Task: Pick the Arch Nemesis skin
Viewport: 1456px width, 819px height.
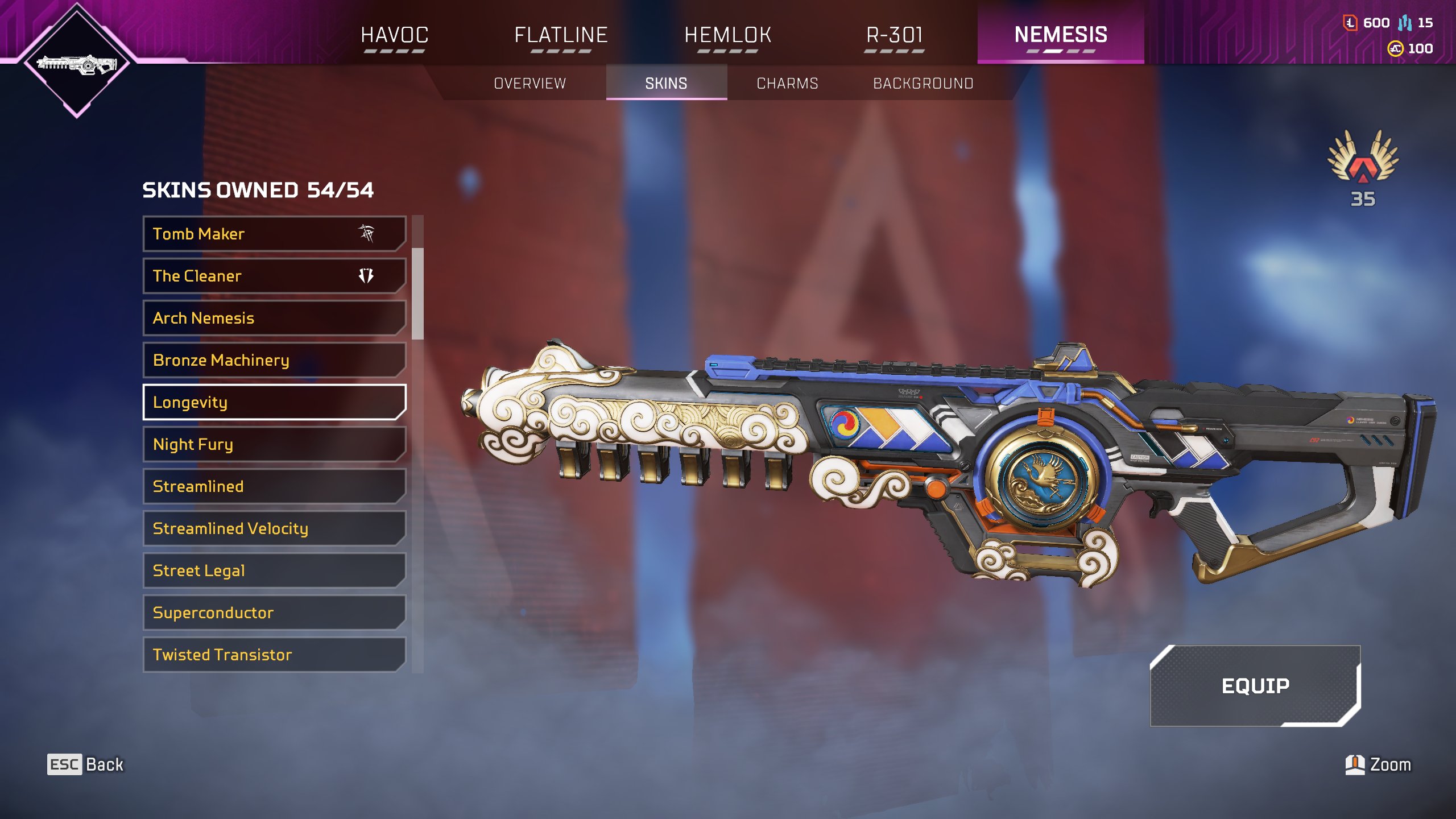Action: [274, 318]
